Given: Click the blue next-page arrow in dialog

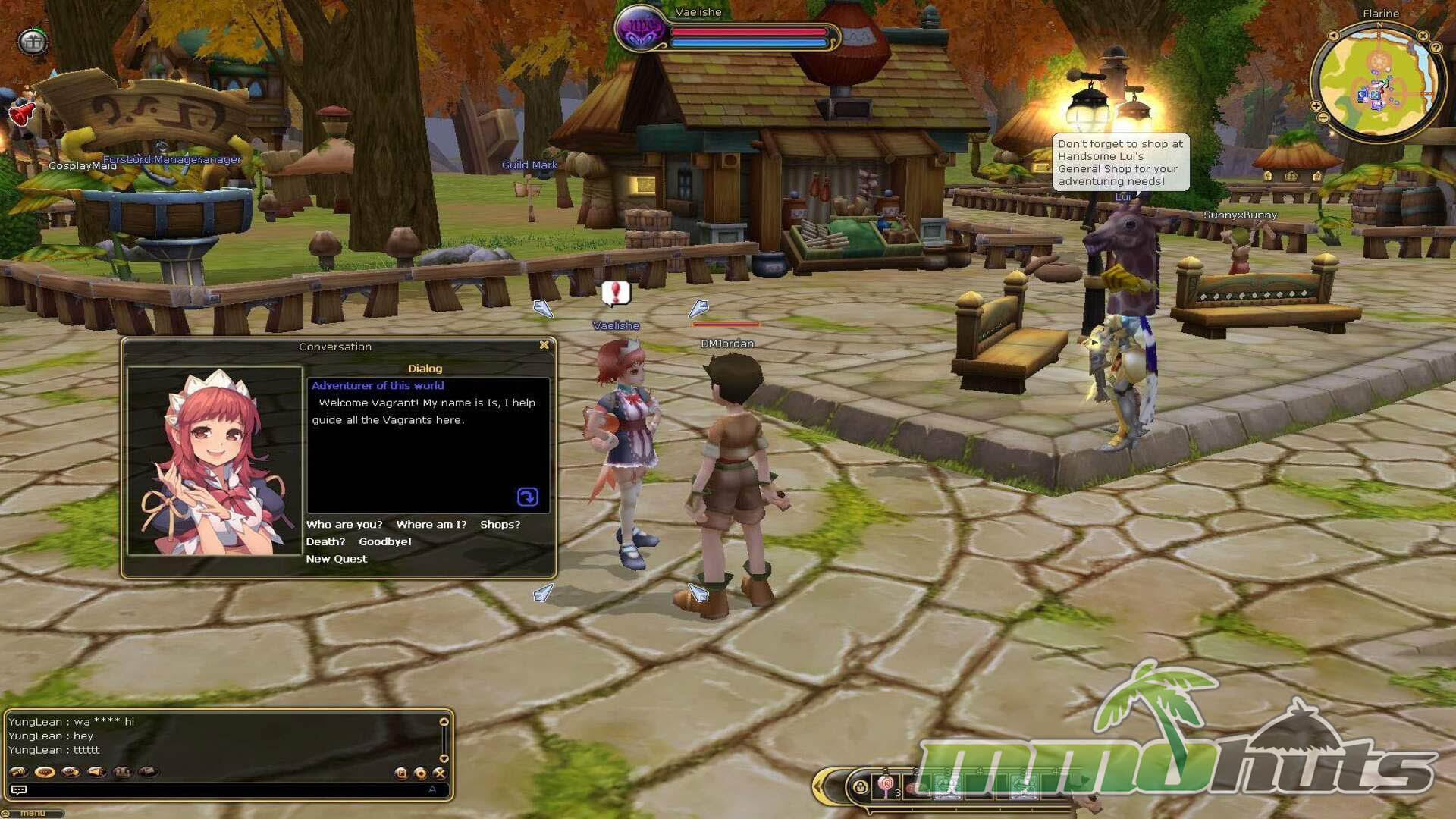Looking at the screenshot, I should [527, 497].
